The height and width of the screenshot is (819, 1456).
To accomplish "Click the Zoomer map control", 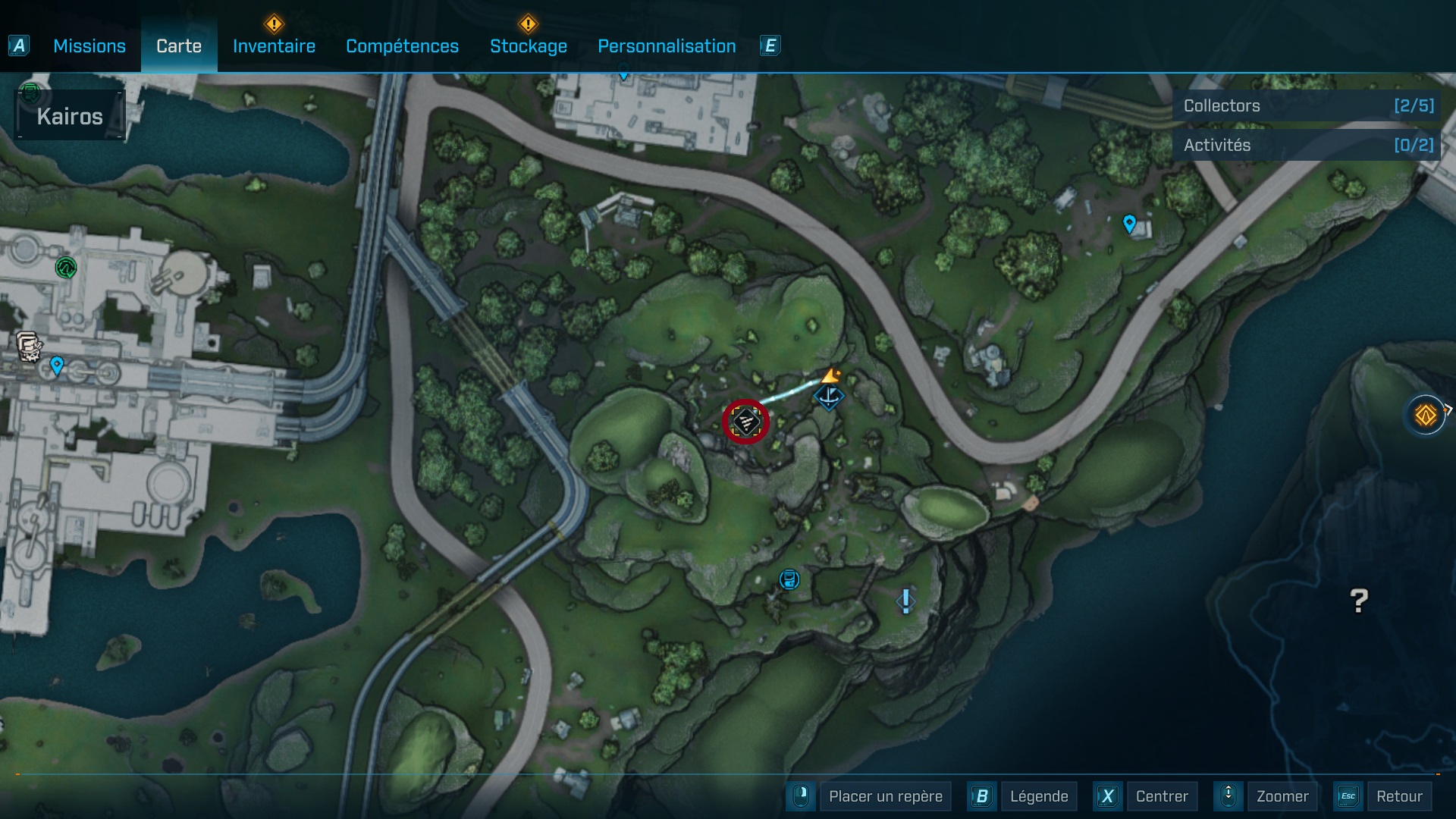I will [x=1282, y=796].
